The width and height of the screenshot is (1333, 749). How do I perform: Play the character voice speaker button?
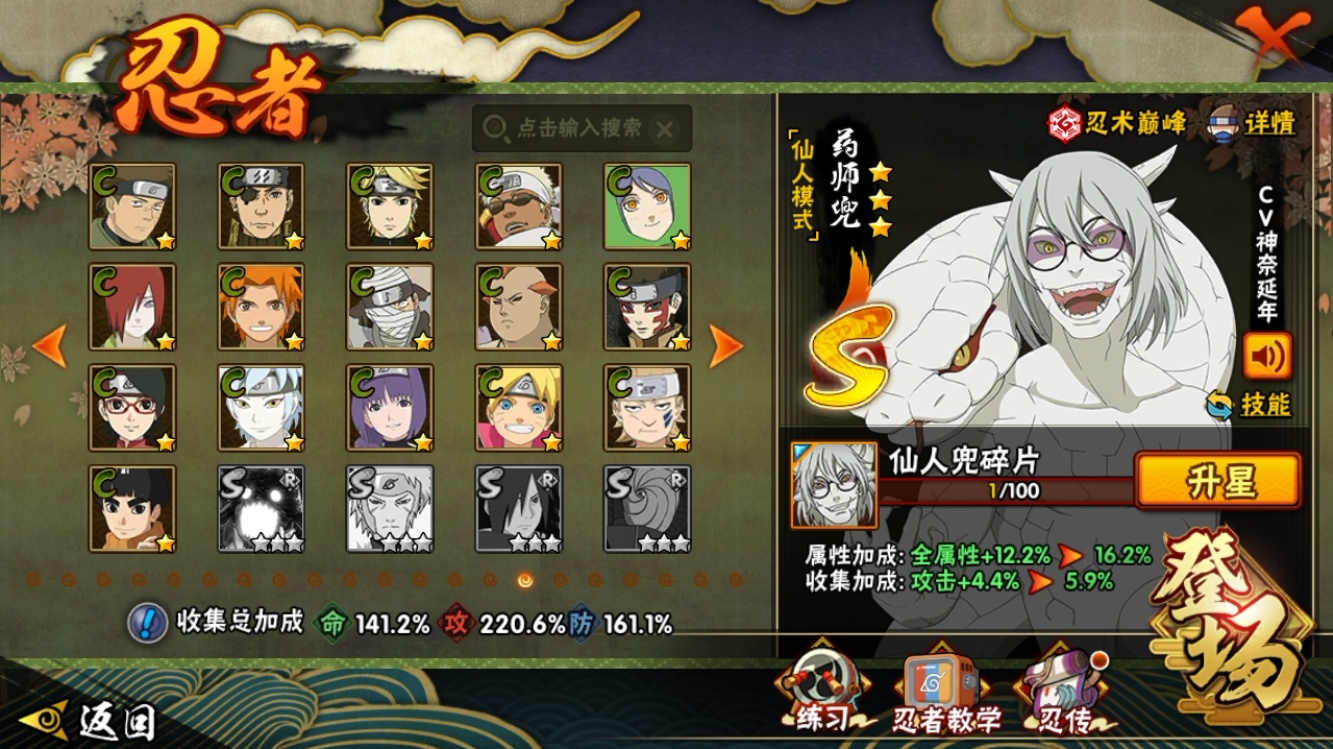[1266, 355]
